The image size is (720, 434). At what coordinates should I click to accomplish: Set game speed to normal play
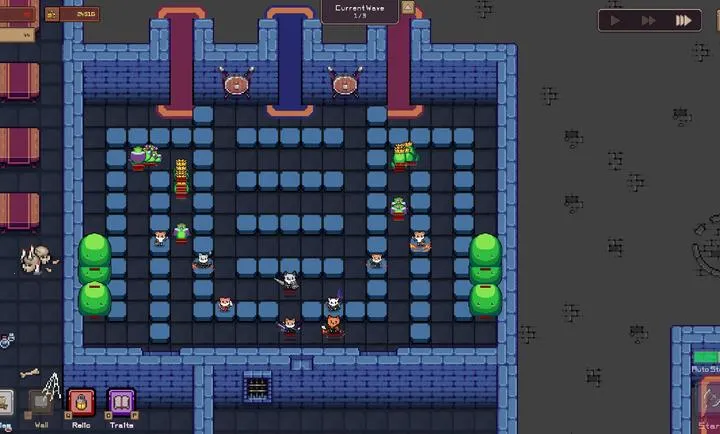click(616, 20)
